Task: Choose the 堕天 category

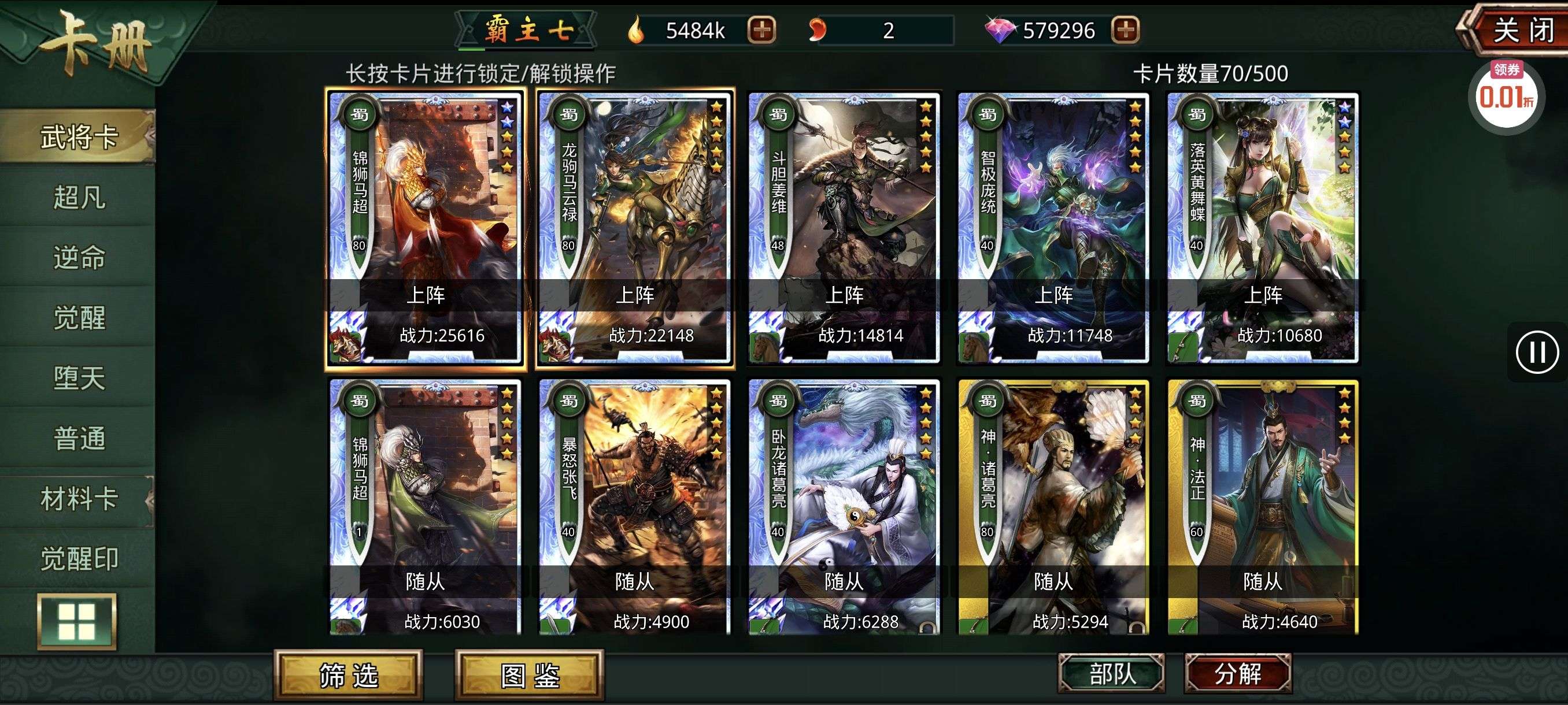Action: point(79,378)
